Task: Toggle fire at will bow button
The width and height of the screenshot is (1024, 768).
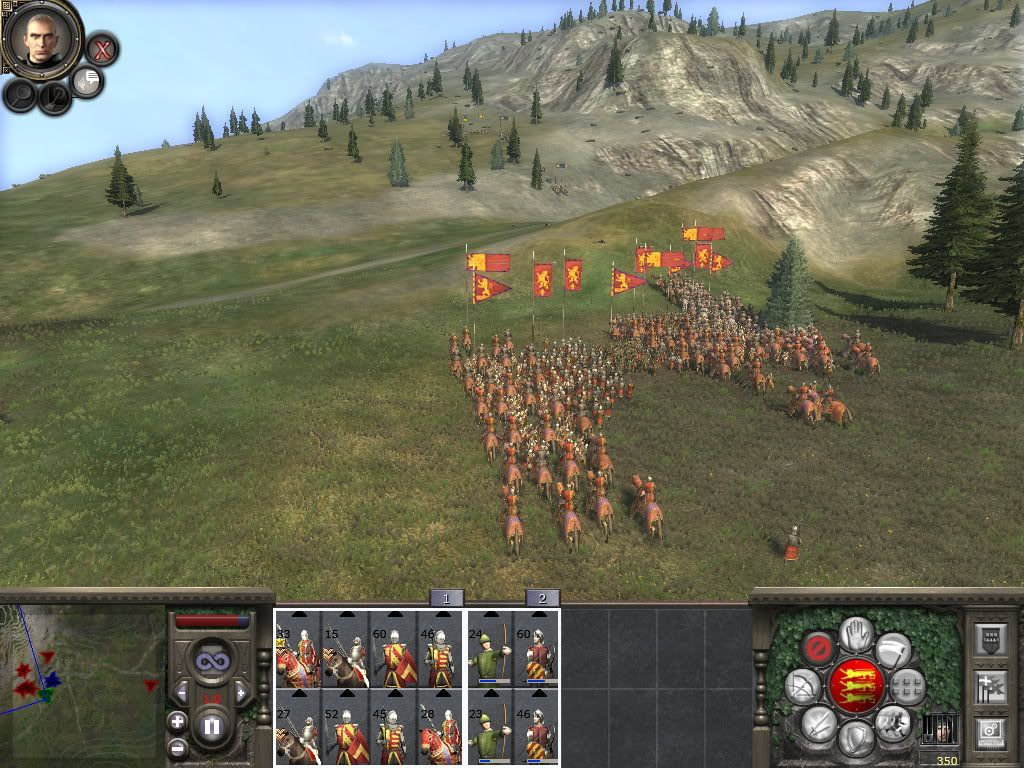Action: click(802, 686)
